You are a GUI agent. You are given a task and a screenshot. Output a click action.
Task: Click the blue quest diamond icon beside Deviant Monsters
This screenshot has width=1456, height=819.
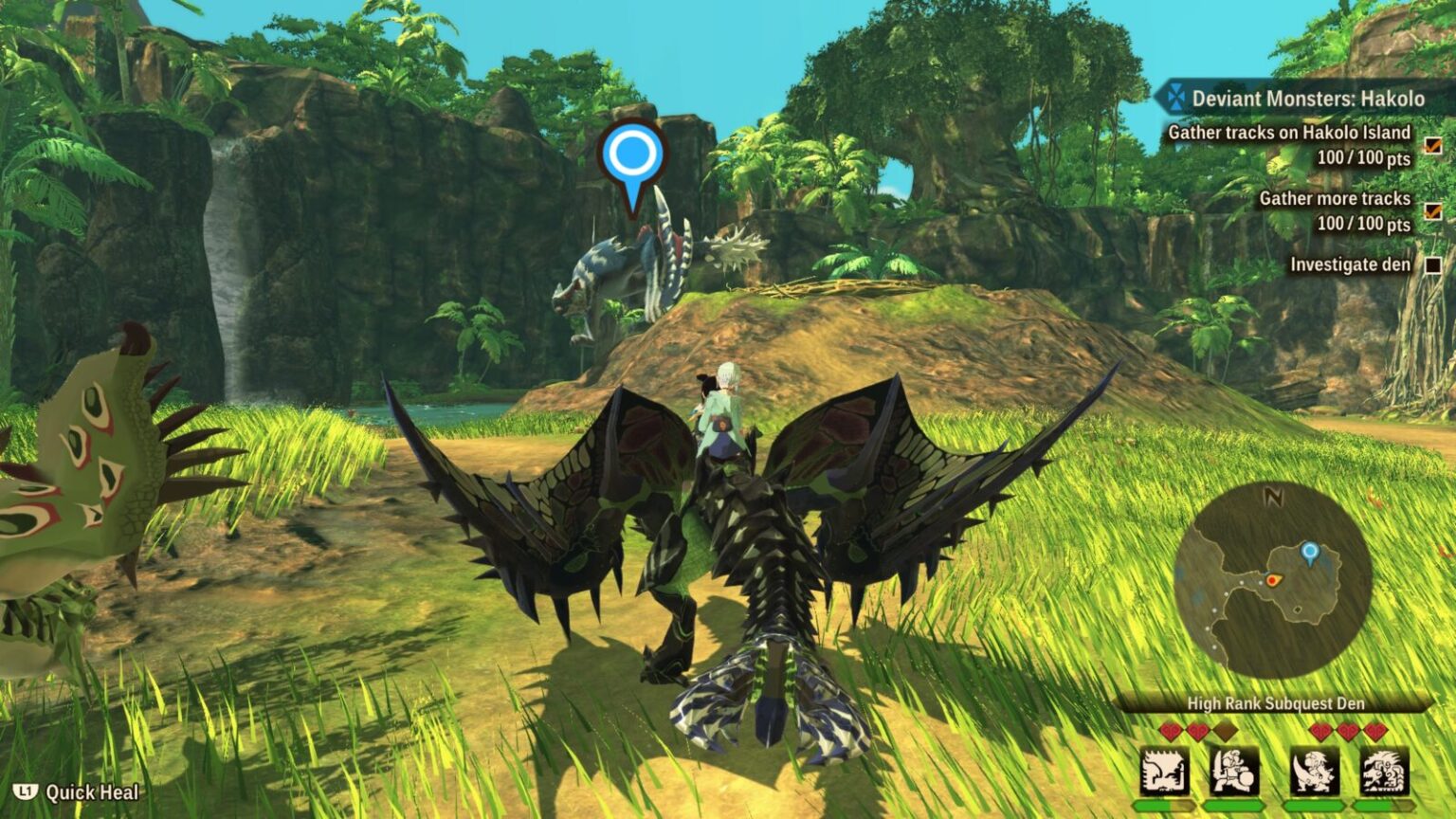click(x=1175, y=97)
